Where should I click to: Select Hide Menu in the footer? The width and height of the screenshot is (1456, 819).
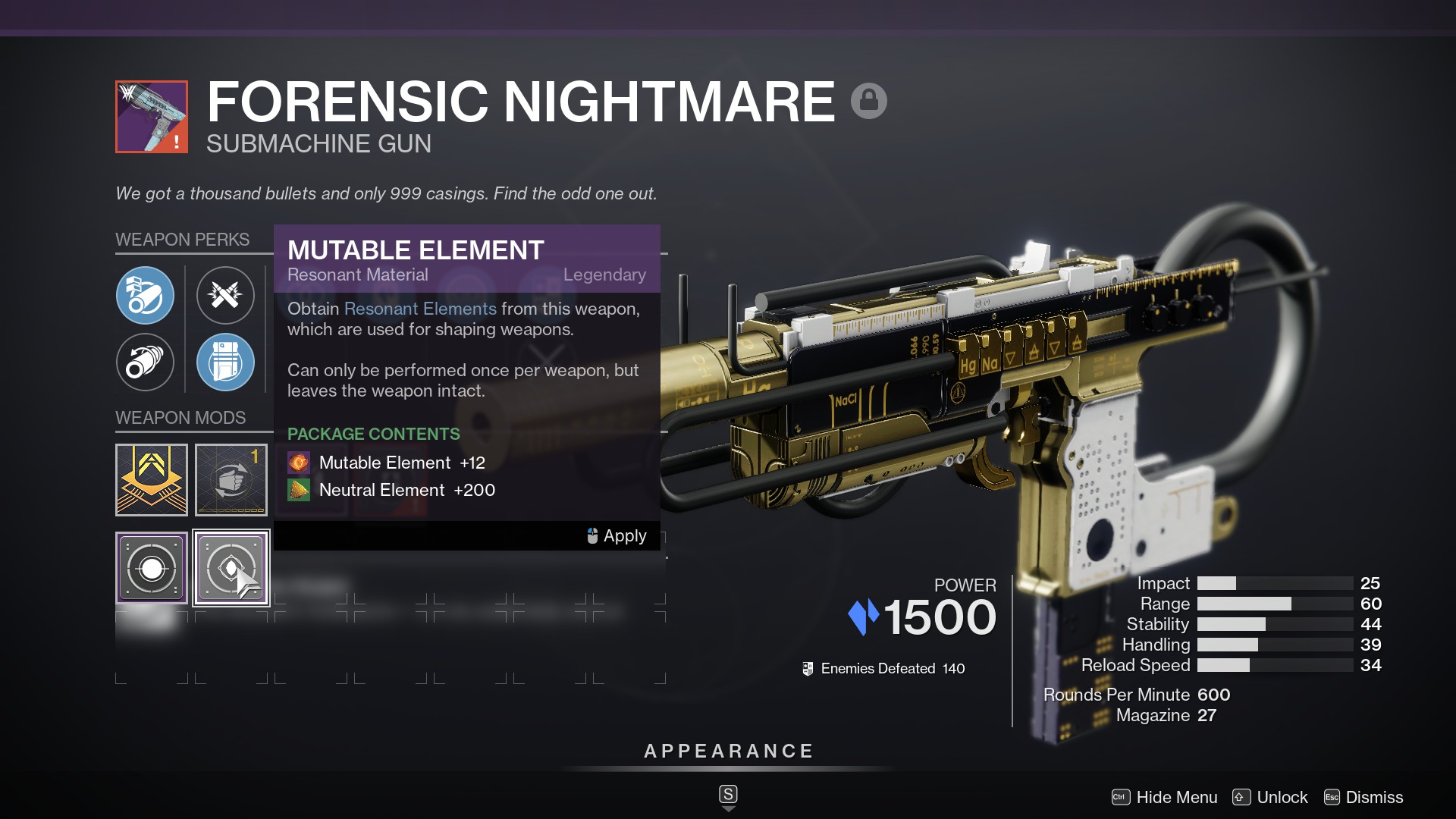[x=1175, y=797]
